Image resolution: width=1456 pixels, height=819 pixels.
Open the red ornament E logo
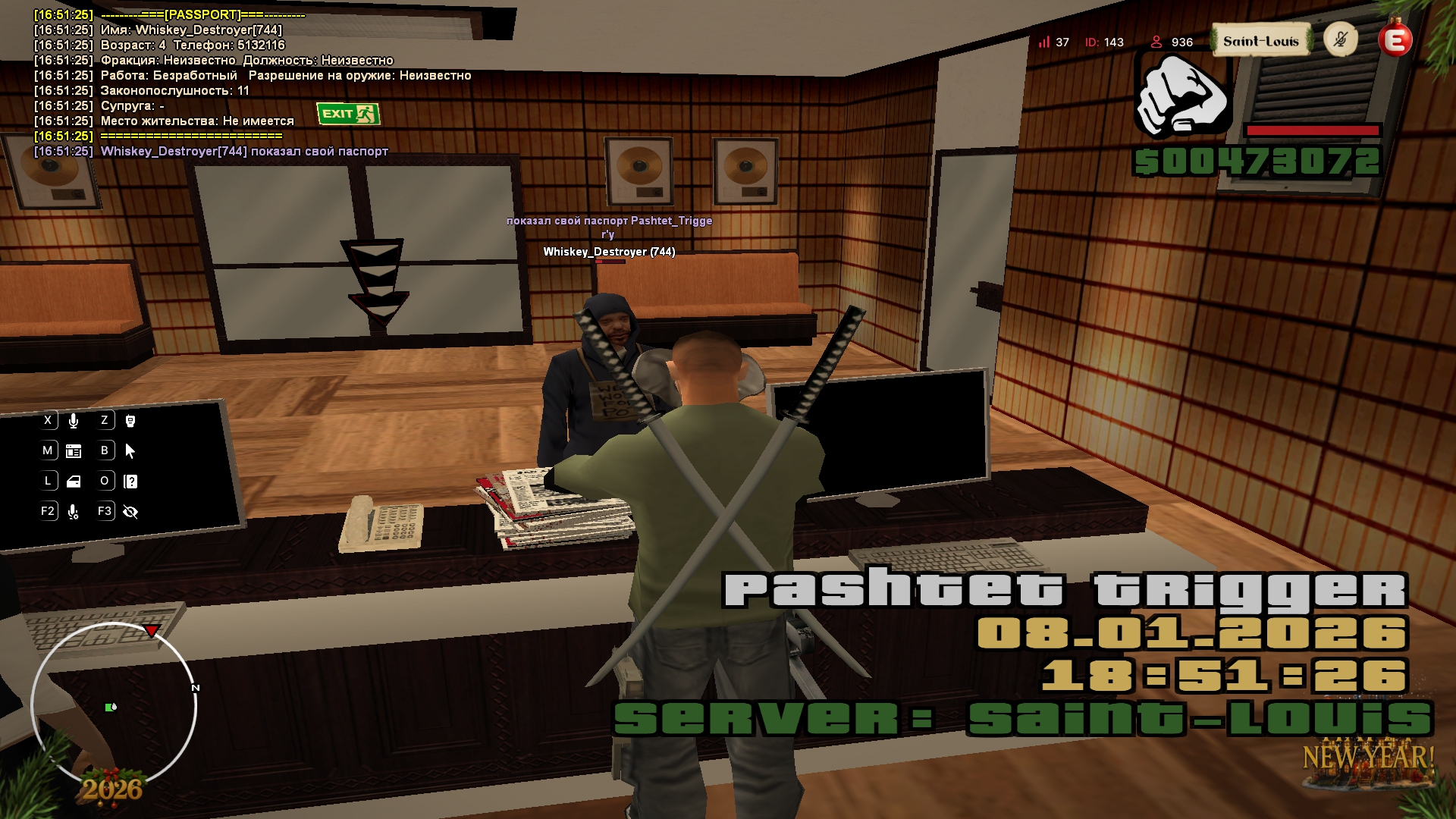click(x=1395, y=40)
